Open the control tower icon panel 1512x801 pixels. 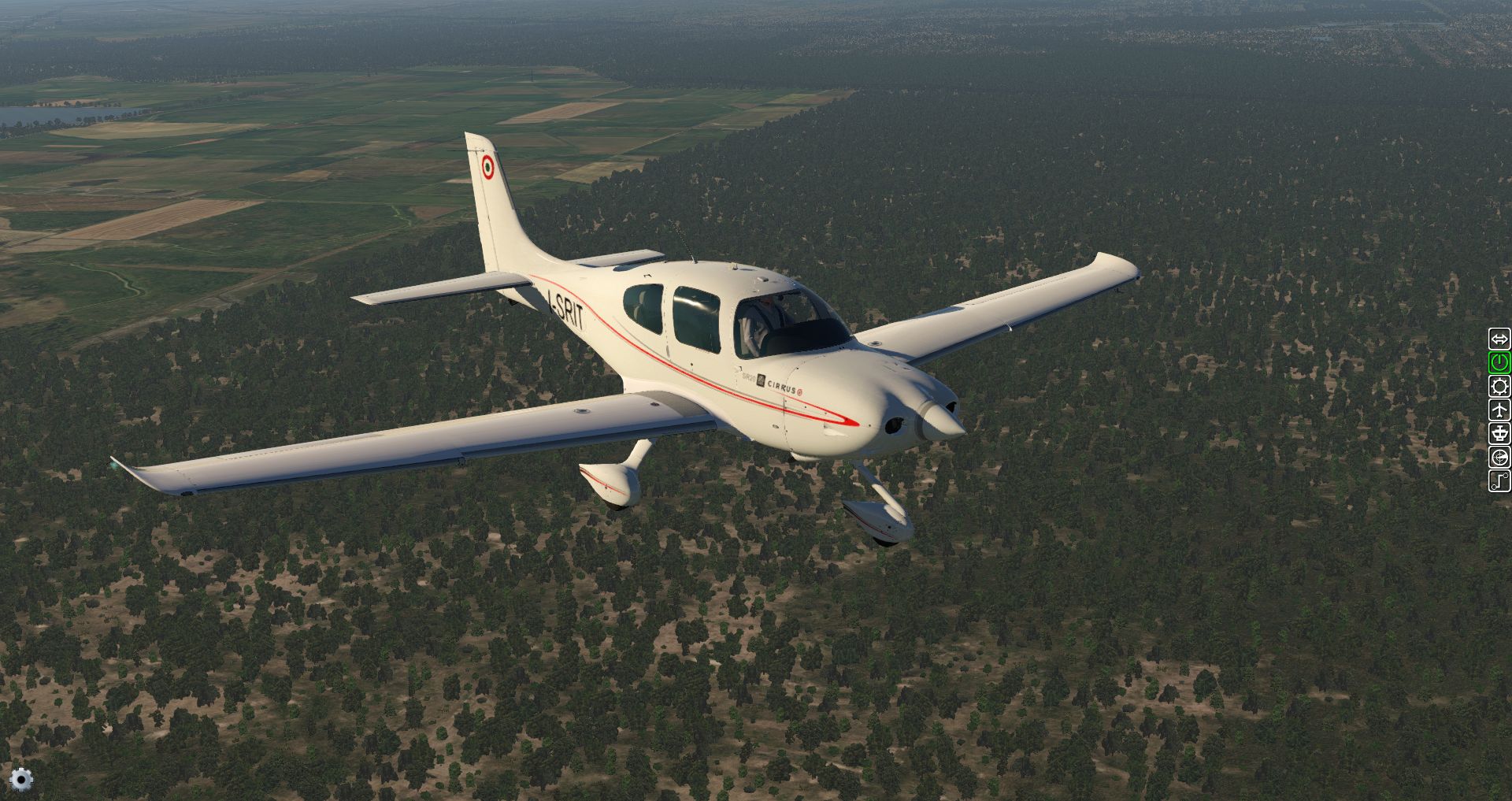click(x=1499, y=433)
